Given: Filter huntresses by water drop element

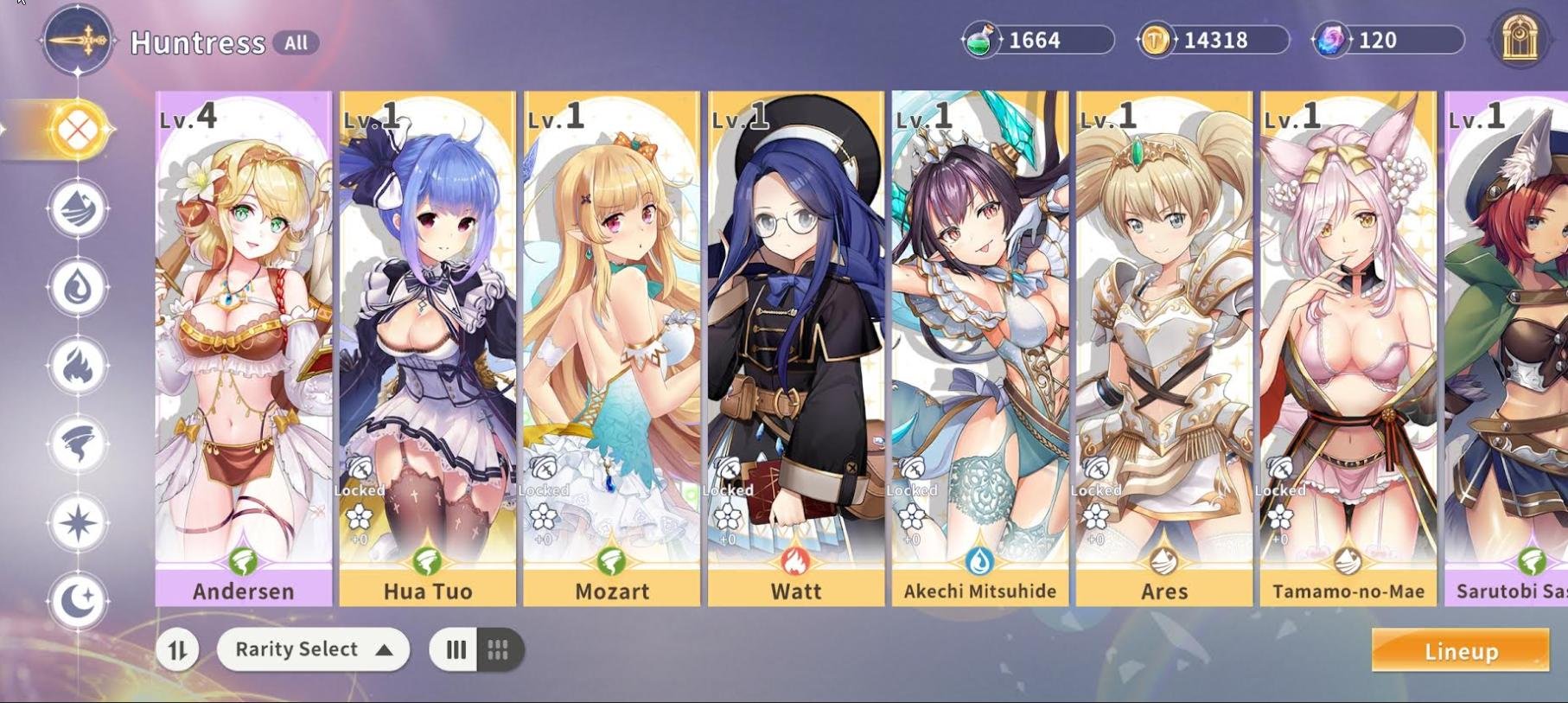Looking at the screenshot, I should tap(78, 287).
